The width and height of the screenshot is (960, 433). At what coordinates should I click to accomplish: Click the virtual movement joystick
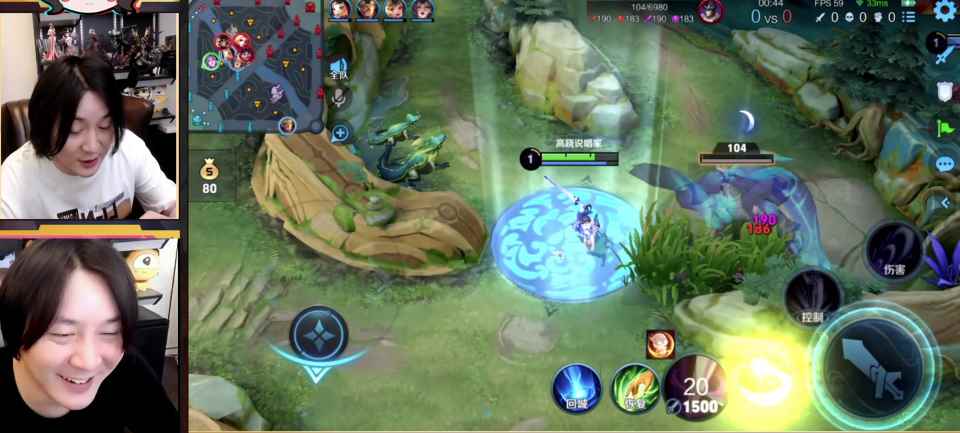tap(318, 335)
